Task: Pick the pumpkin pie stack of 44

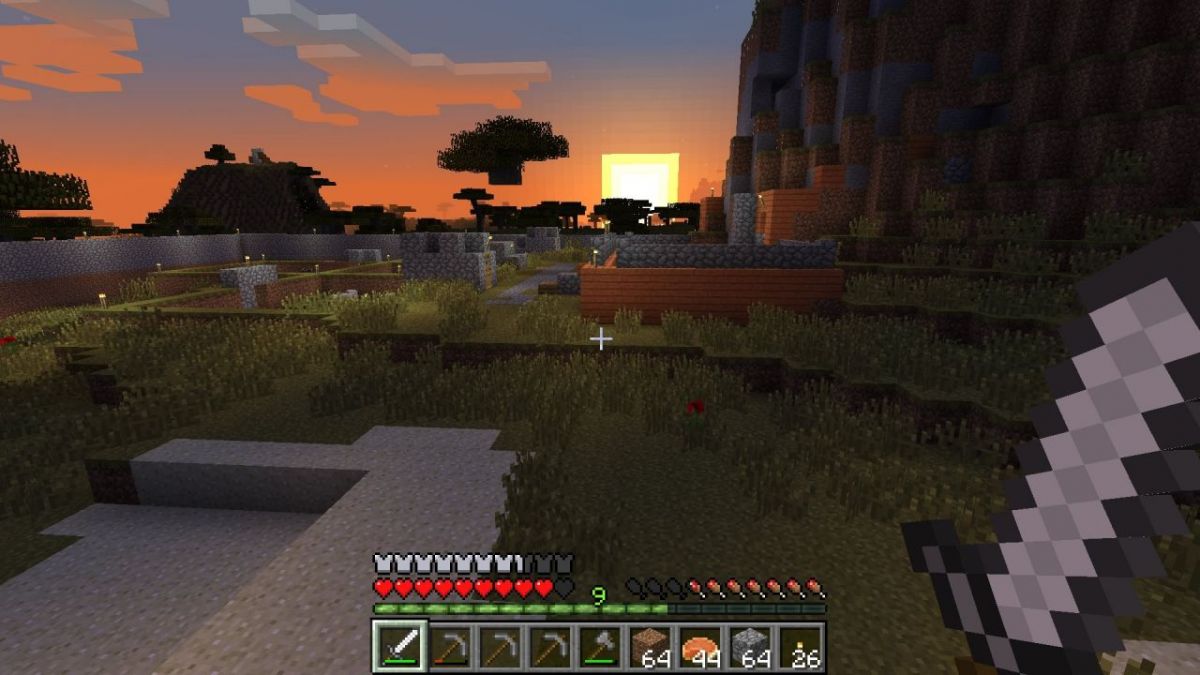Action: (700, 645)
